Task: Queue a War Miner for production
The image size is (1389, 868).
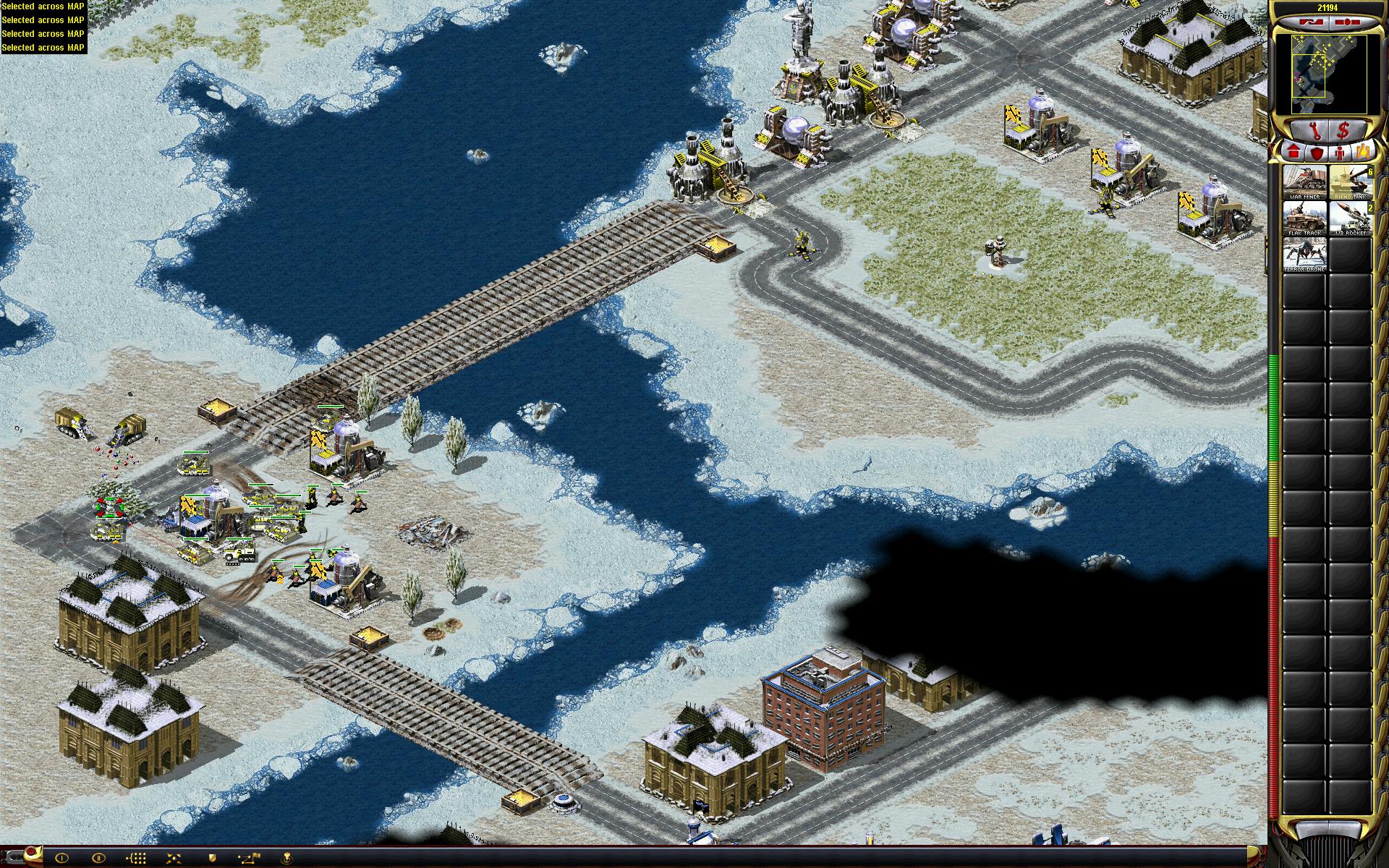Action: pyautogui.click(x=1305, y=182)
